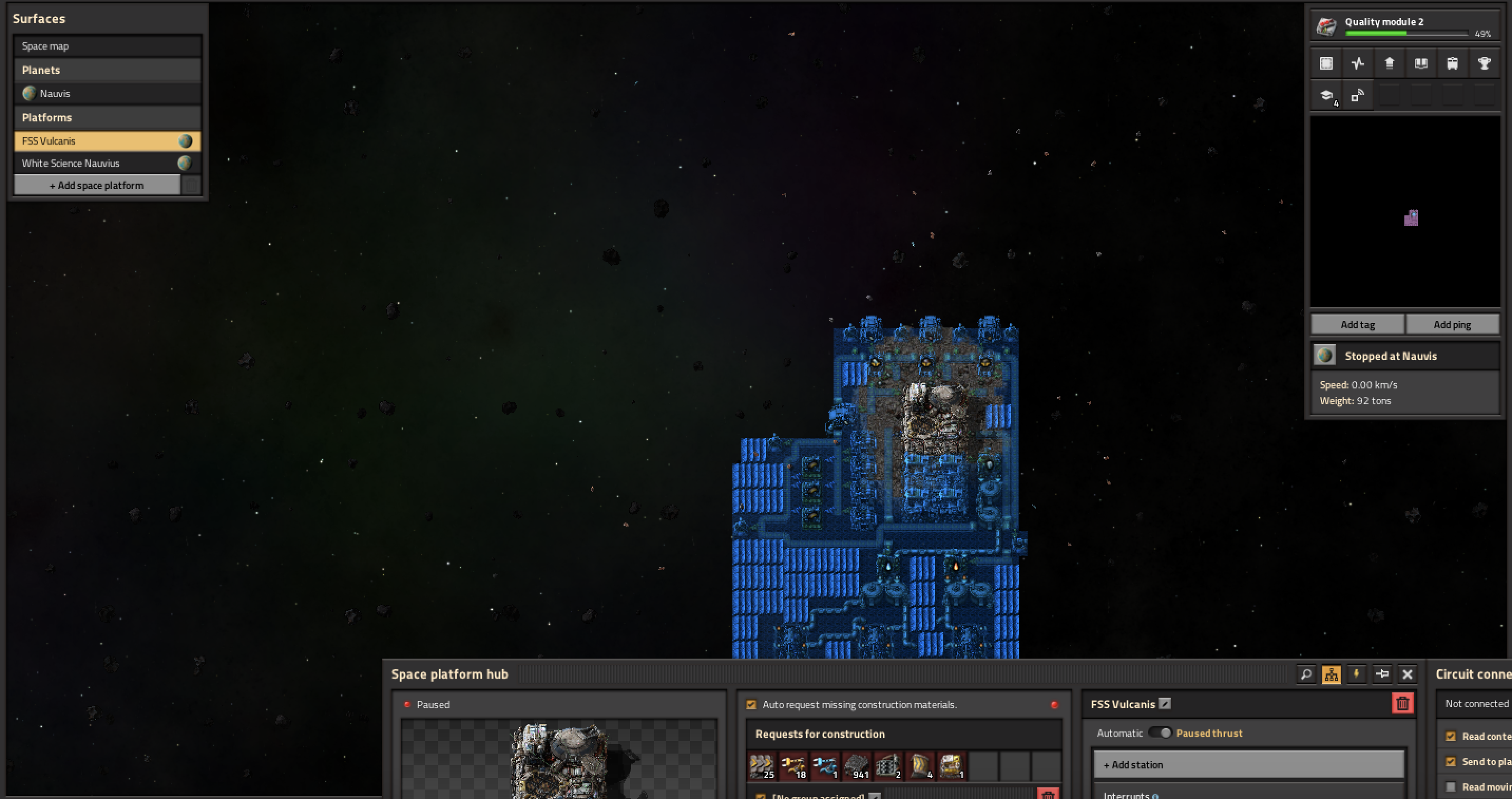Toggle Auto request missing construction materials
The width and height of the screenshot is (1512, 799).
click(x=751, y=705)
